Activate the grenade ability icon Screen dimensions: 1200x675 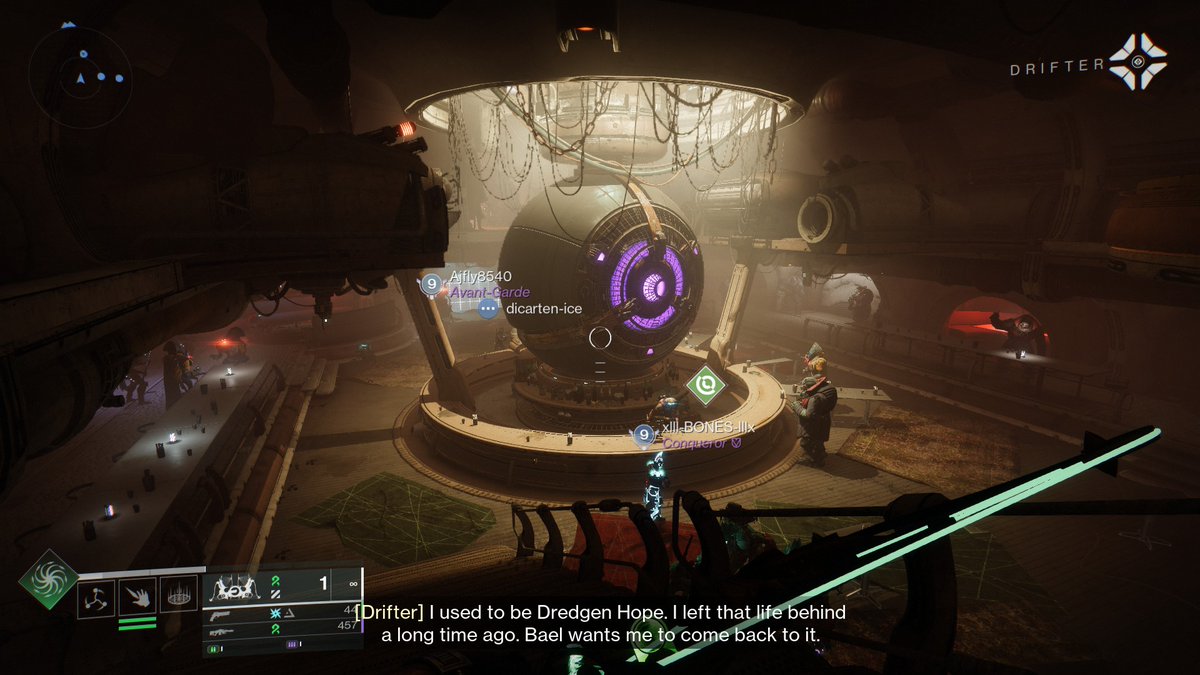coord(96,598)
